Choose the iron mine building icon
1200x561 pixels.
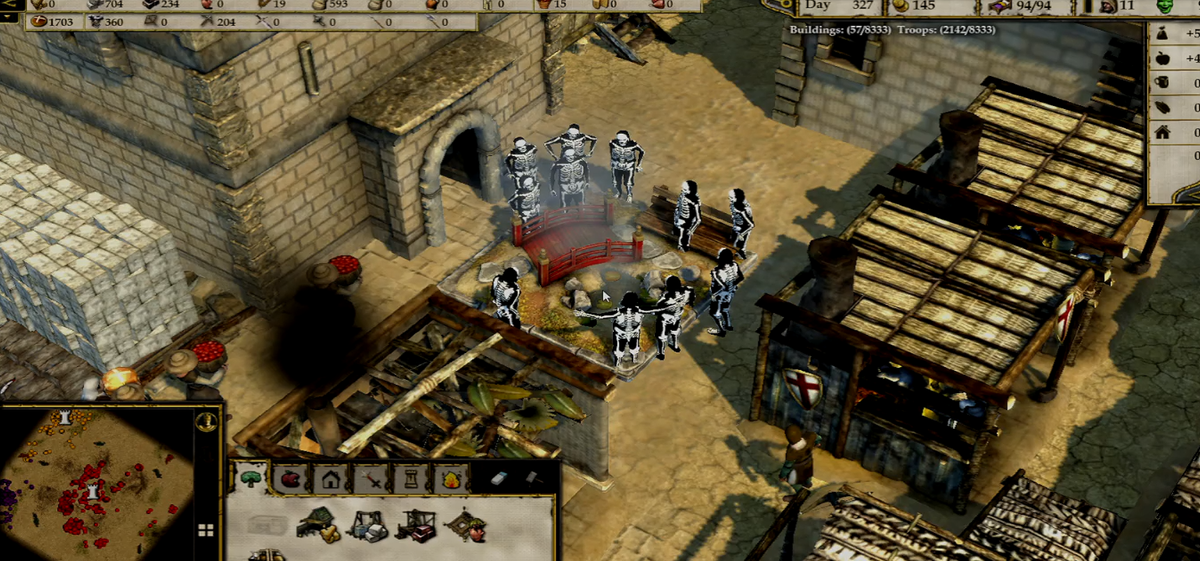(x=415, y=524)
